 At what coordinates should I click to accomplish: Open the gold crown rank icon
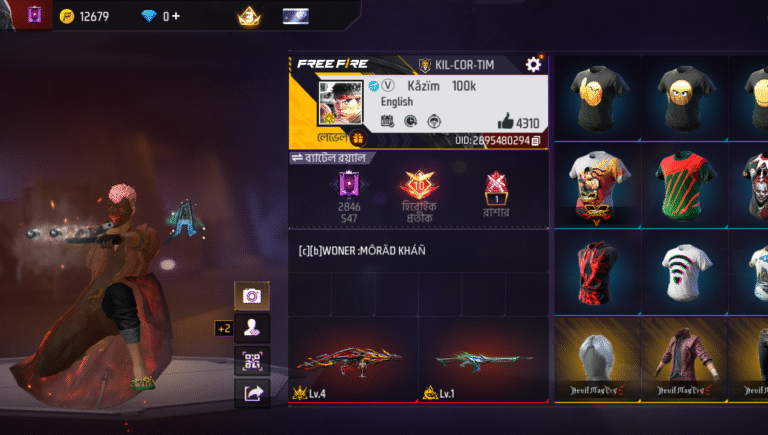click(248, 16)
